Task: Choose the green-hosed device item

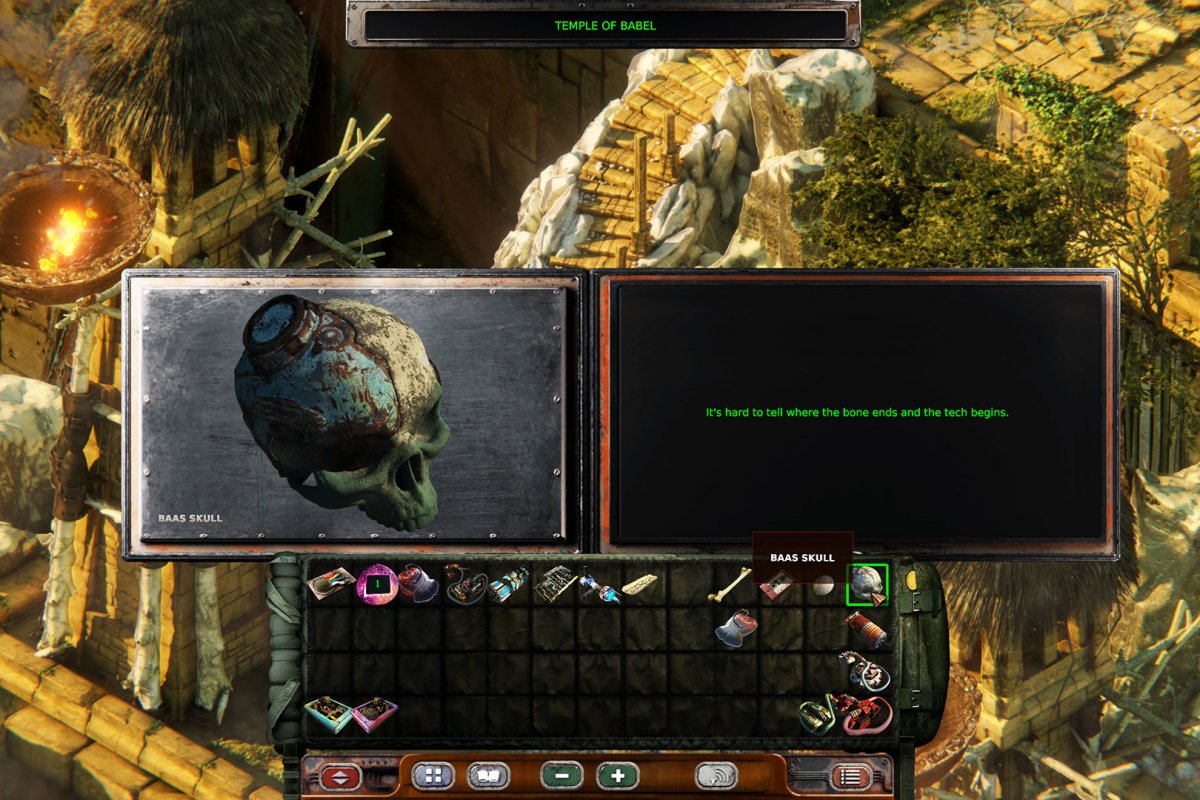Action: [816, 716]
